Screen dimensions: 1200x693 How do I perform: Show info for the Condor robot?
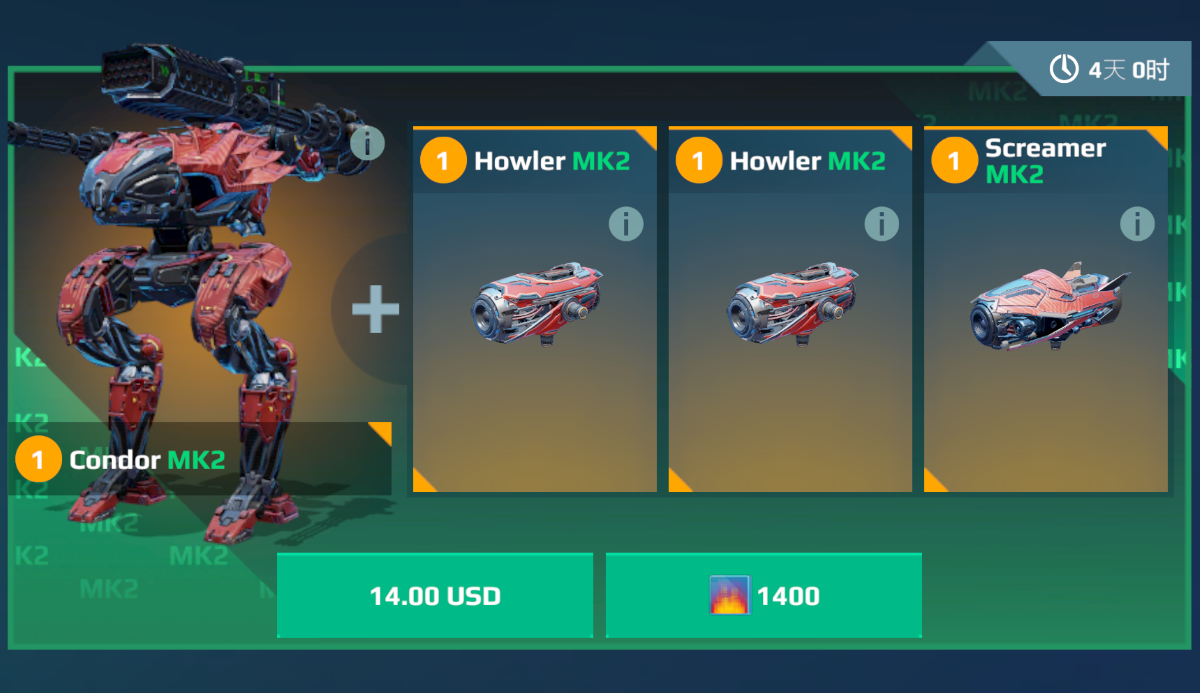(x=367, y=144)
